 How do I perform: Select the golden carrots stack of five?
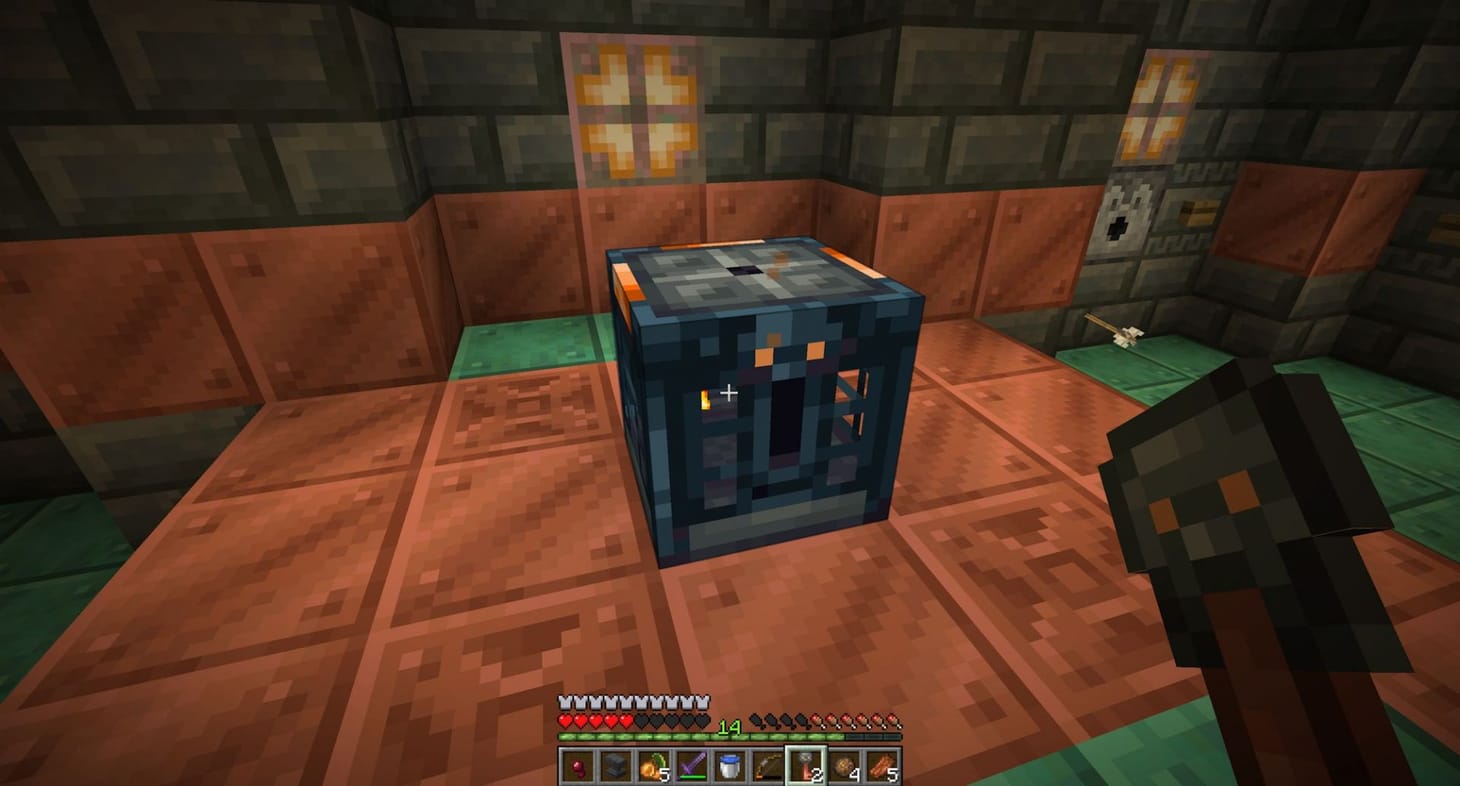point(652,765)
